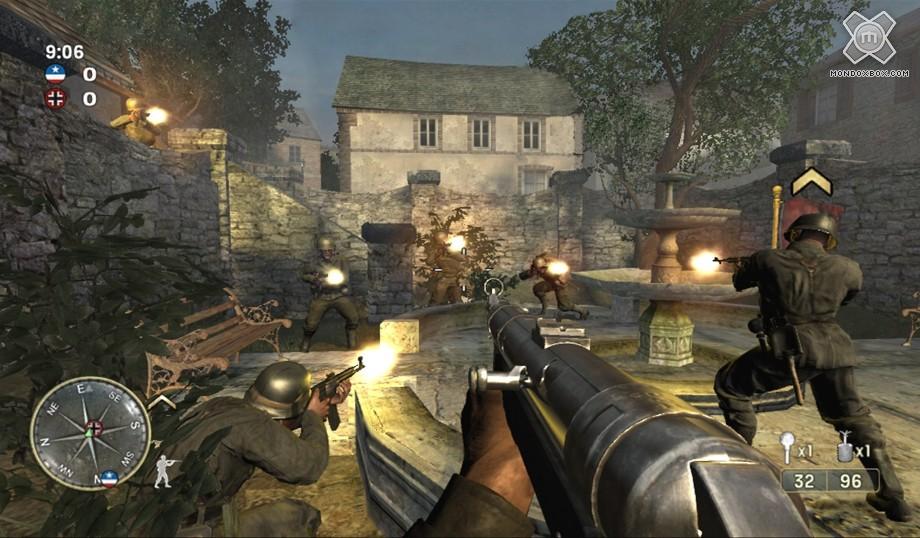Open the Mondoxbox logo watermark
Screen dimensions: 920x538
(868, 40)
